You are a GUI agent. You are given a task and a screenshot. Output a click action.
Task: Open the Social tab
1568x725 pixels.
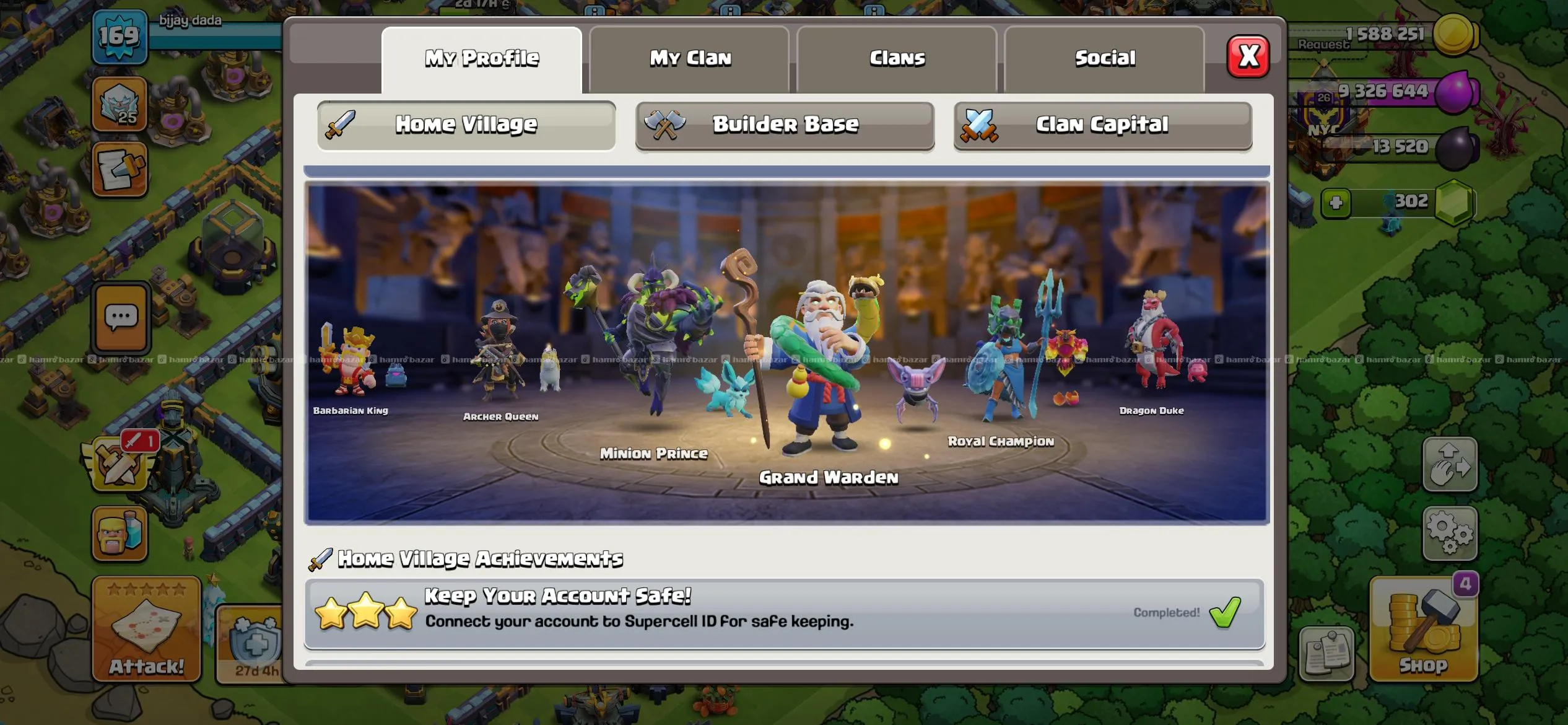point(1105,57)
